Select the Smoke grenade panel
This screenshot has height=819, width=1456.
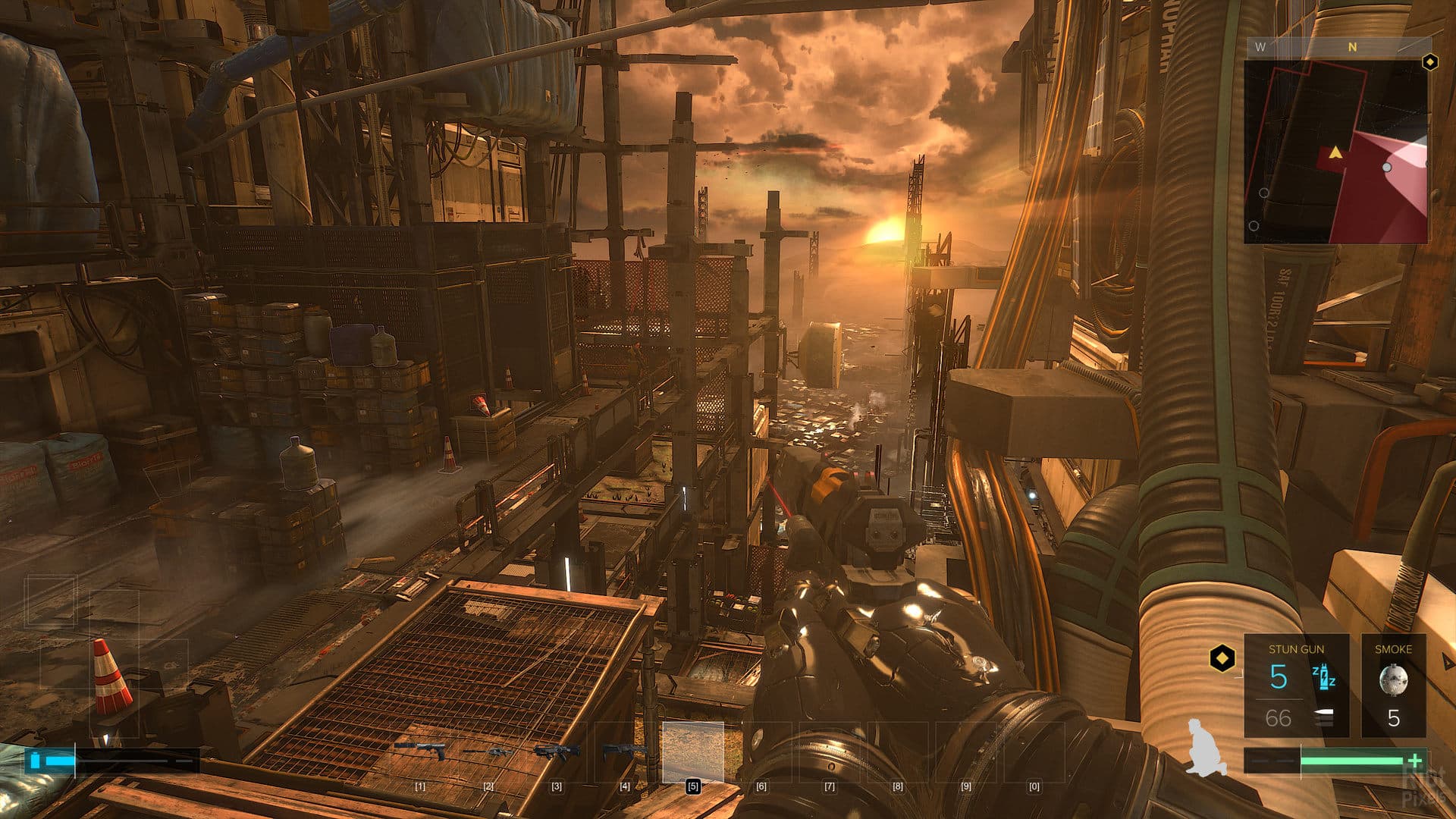(x=1393, y=686)
